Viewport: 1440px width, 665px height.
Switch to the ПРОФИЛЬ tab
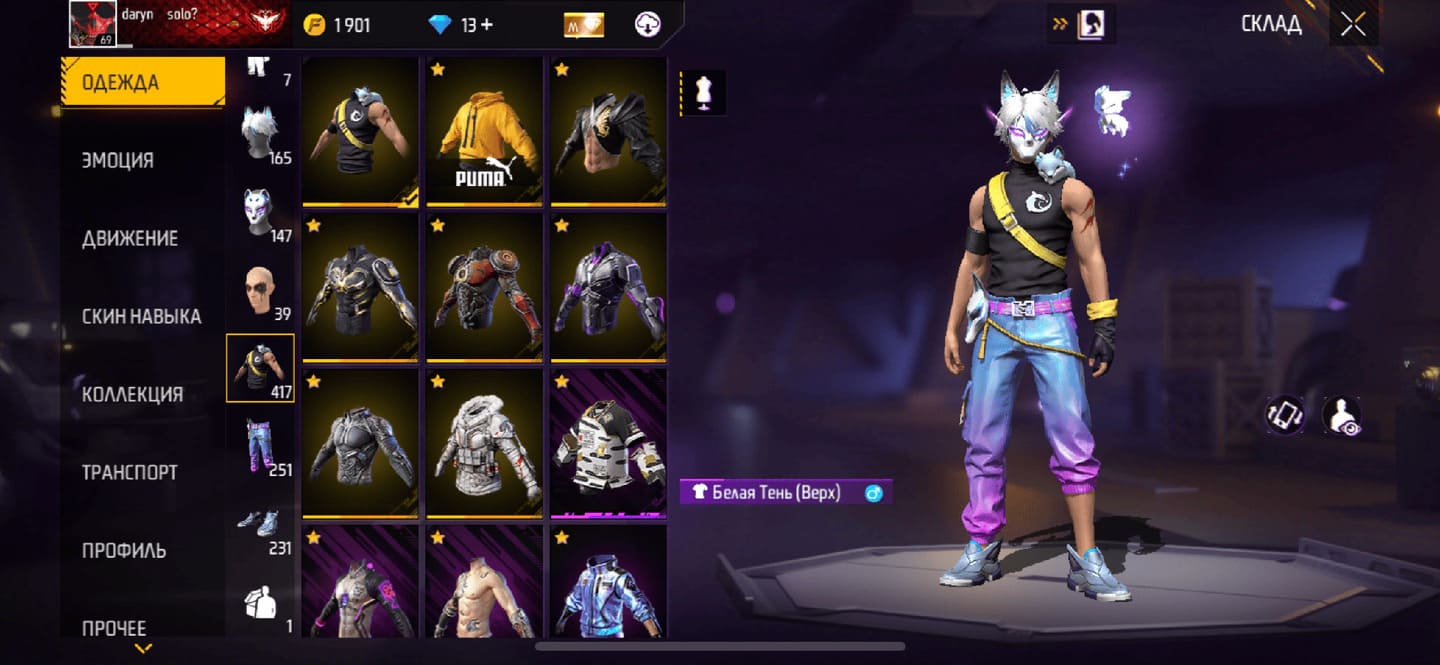click(x=124, y=550)
